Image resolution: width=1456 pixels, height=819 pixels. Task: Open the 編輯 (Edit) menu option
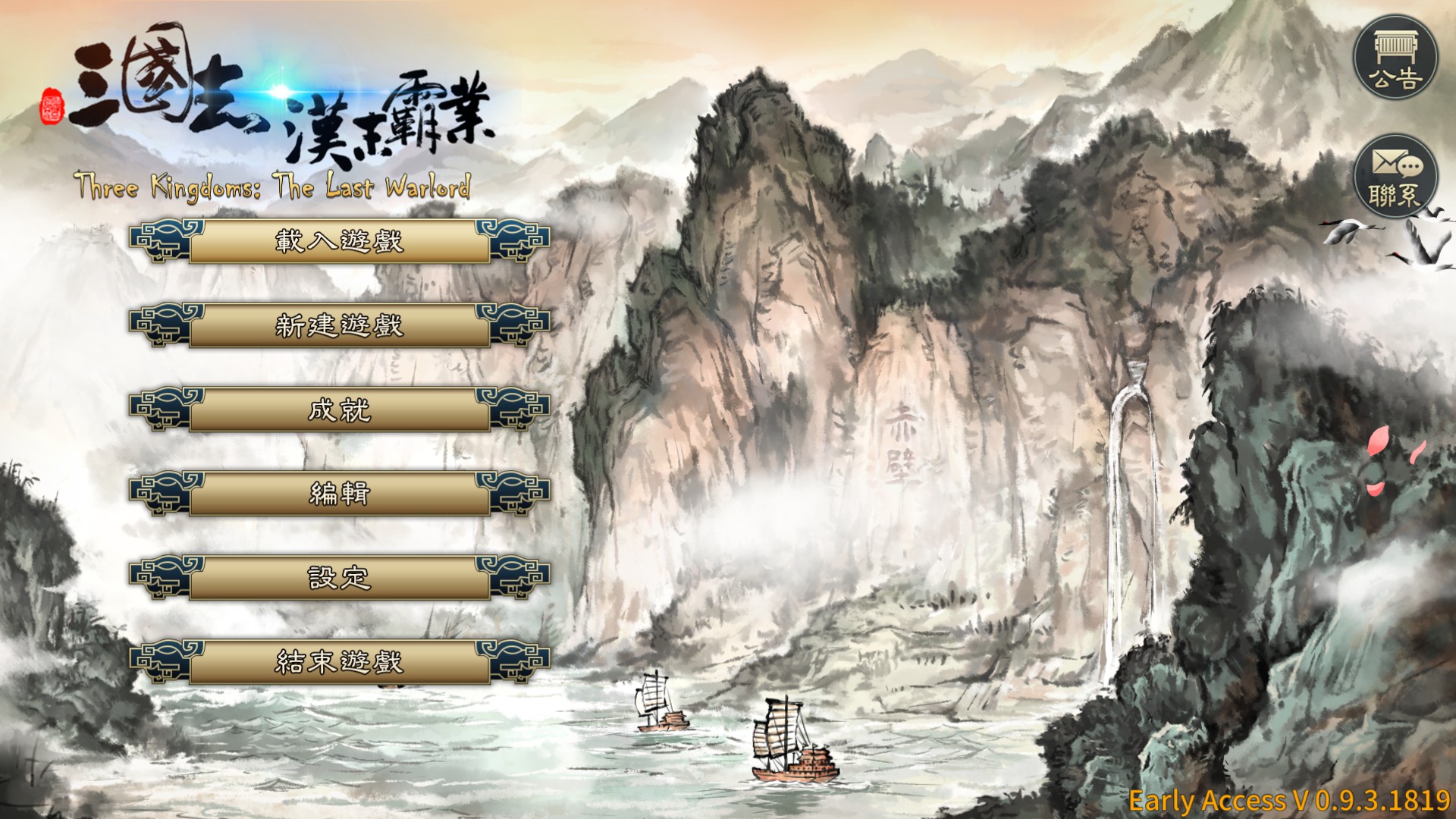click(x=339, y=494)
